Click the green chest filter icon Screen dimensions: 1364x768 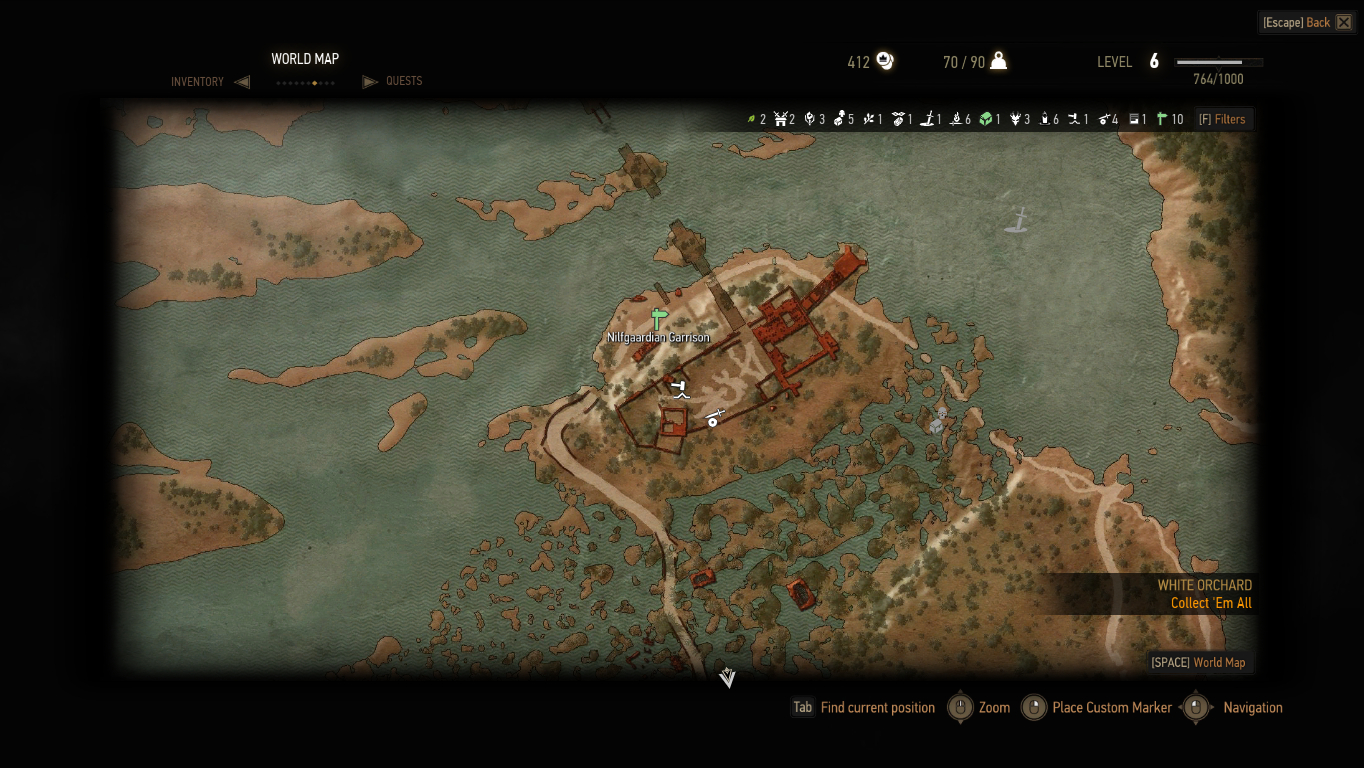986,119
